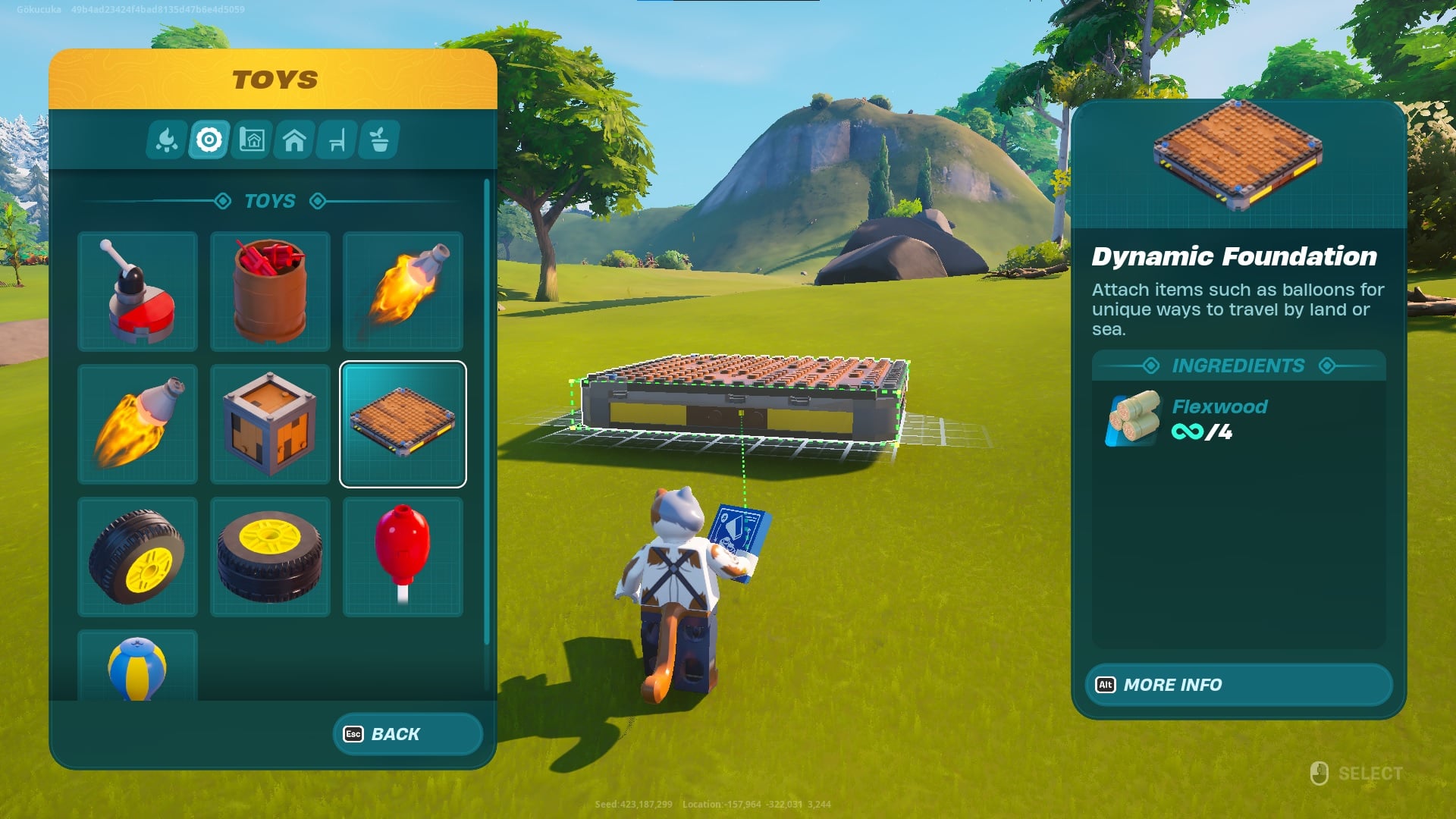Select the Activation Switch toy

pyautogui.click(x=137, y=292)
